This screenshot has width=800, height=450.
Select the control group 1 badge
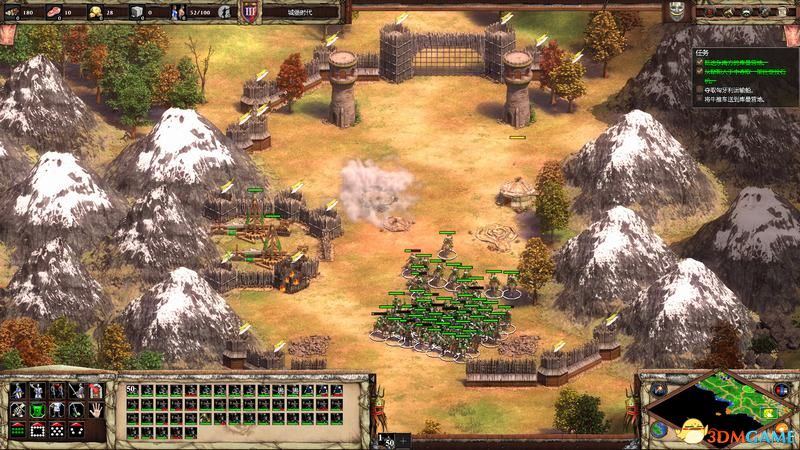point(388,439)
